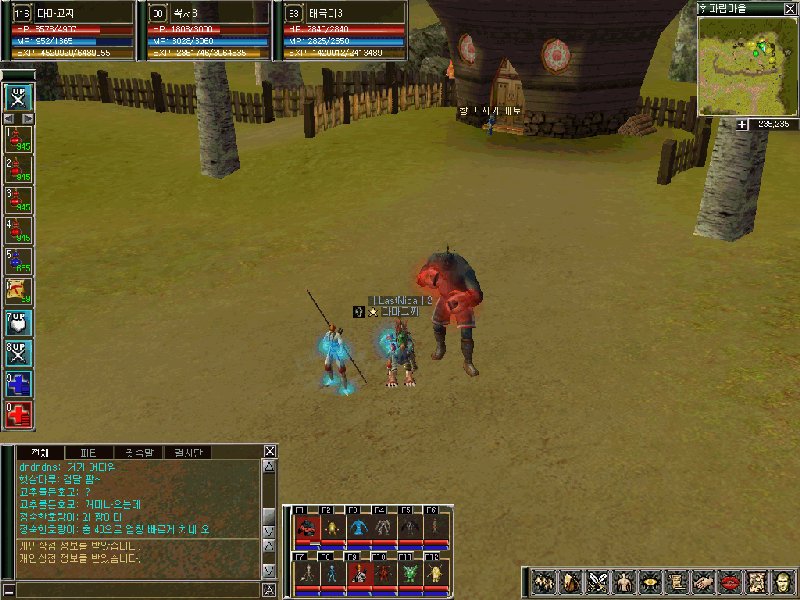Viewport: 800px width, 600px height.
Task: Click the quick slot left arrow
Action: tap(9, 118)
